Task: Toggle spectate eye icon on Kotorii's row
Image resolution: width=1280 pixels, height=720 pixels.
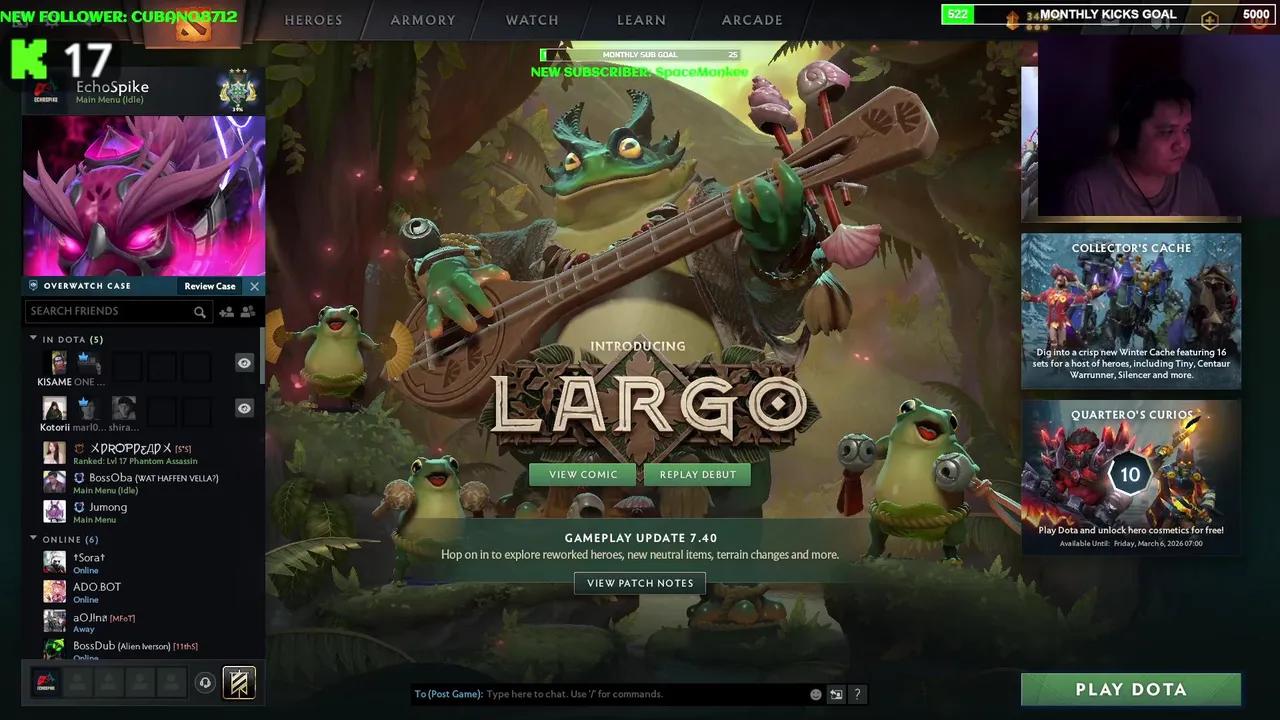Action: point(244,407)
